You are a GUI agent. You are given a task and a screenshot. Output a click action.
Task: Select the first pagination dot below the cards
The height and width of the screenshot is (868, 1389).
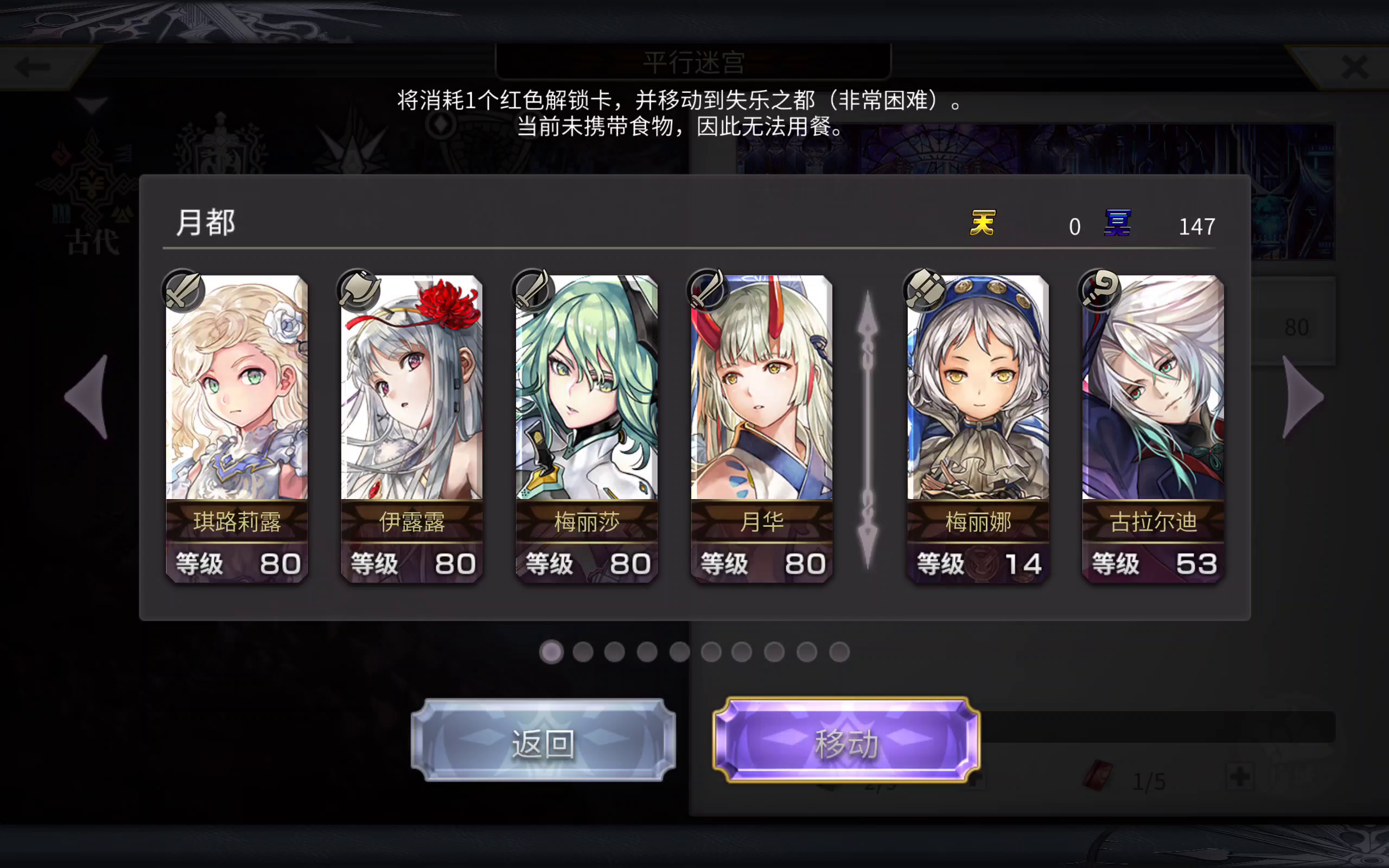click(552, 653)
